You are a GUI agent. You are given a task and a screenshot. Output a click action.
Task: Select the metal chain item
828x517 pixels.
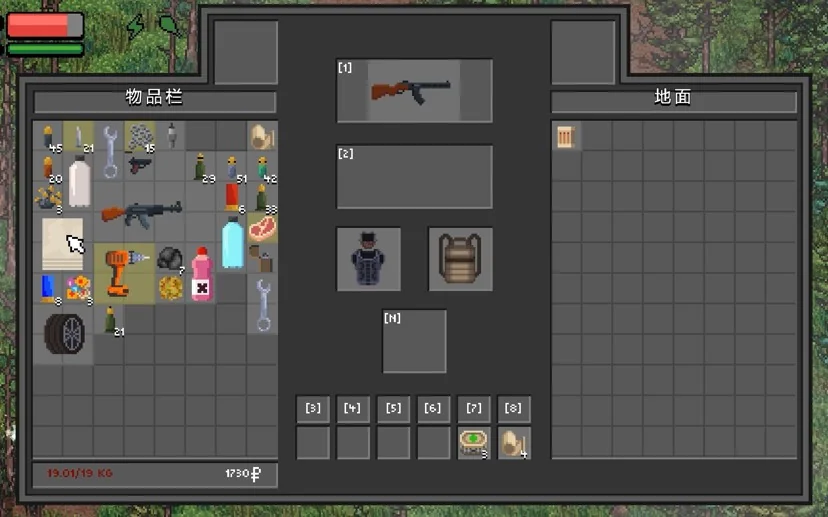pyautogui.click(x=139, y=136)
